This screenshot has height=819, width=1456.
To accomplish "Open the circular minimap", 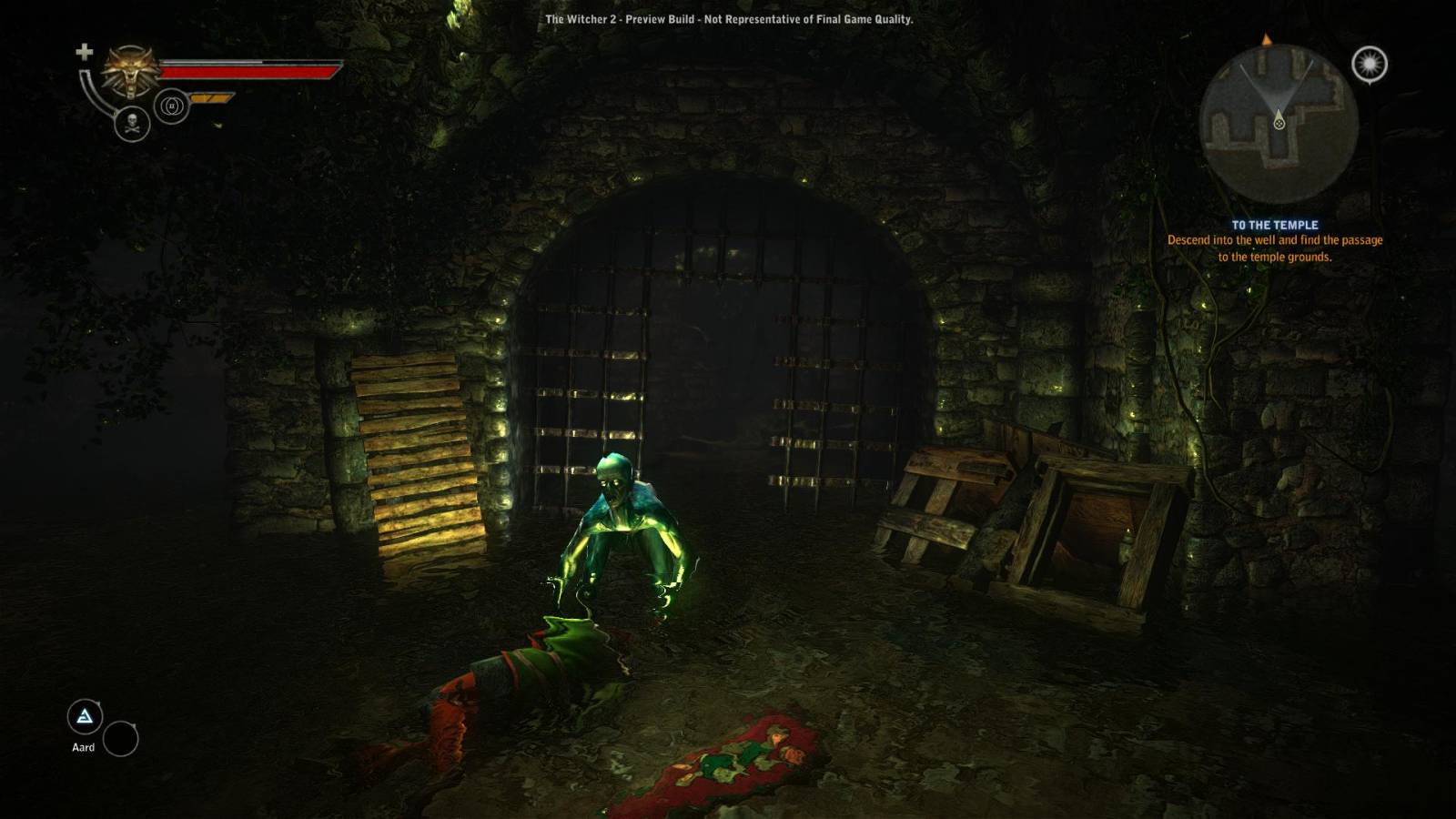I will click(1279, 123).
